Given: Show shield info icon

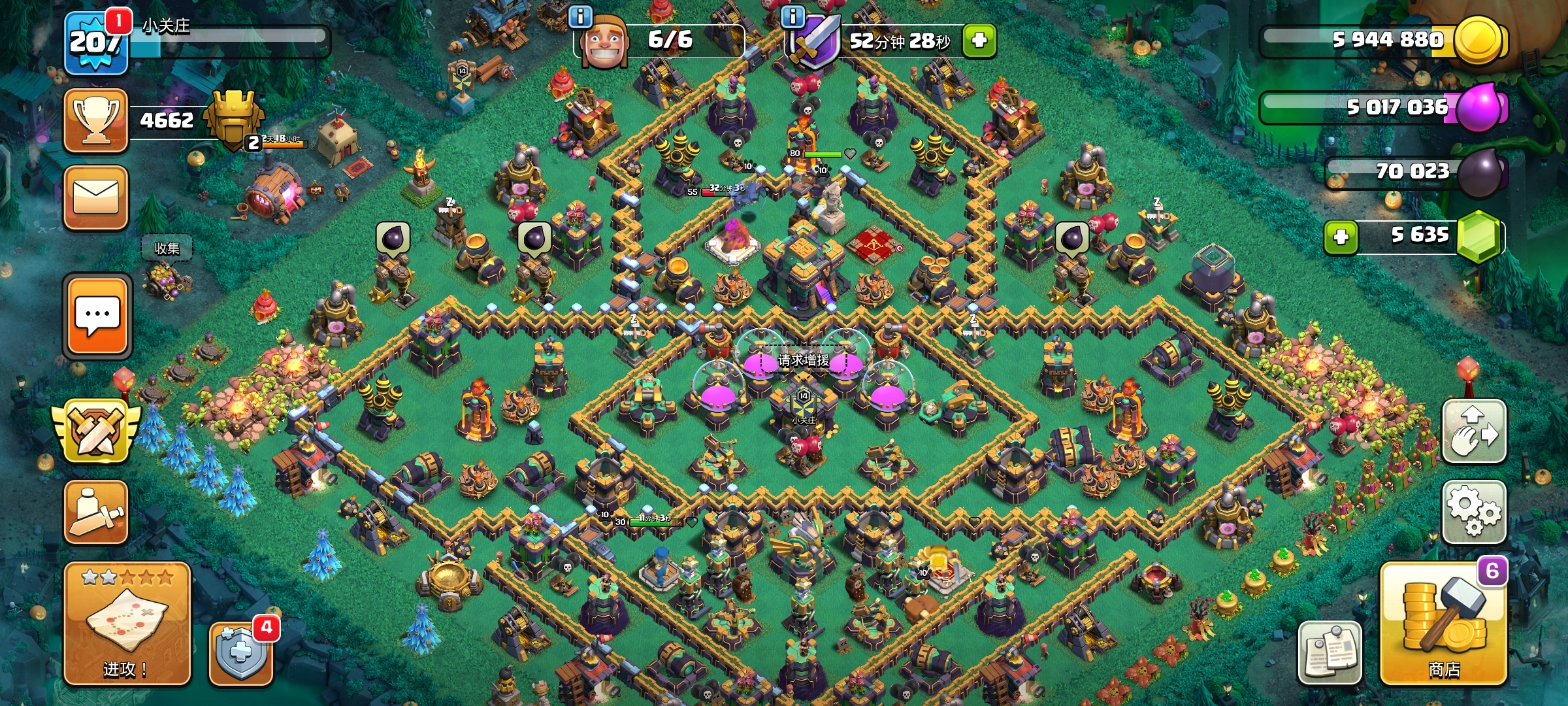Looking at the screenshot, I should [x=792, y=16].
